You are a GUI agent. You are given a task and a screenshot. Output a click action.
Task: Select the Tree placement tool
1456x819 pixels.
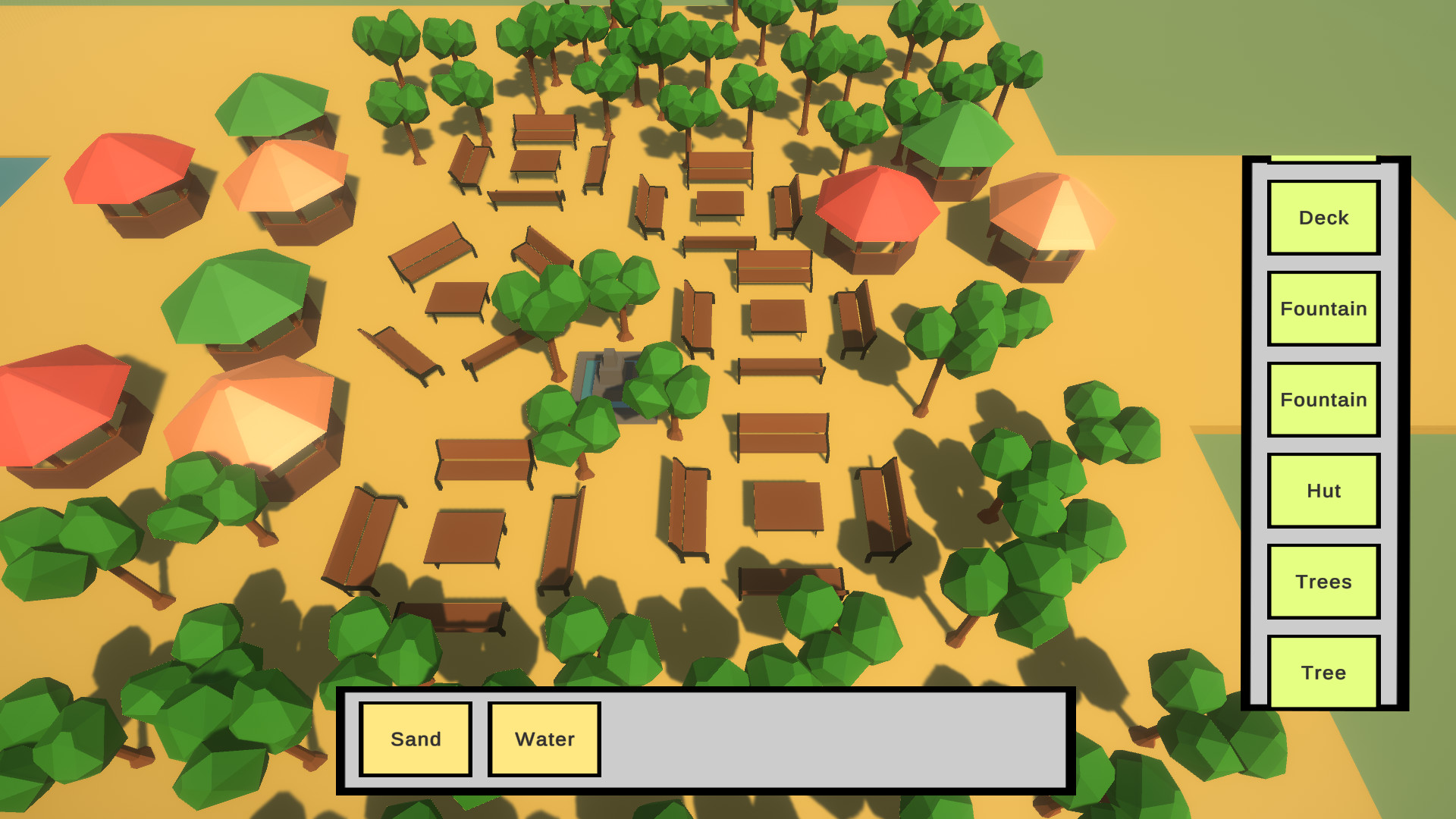[x=1323, y=672]
